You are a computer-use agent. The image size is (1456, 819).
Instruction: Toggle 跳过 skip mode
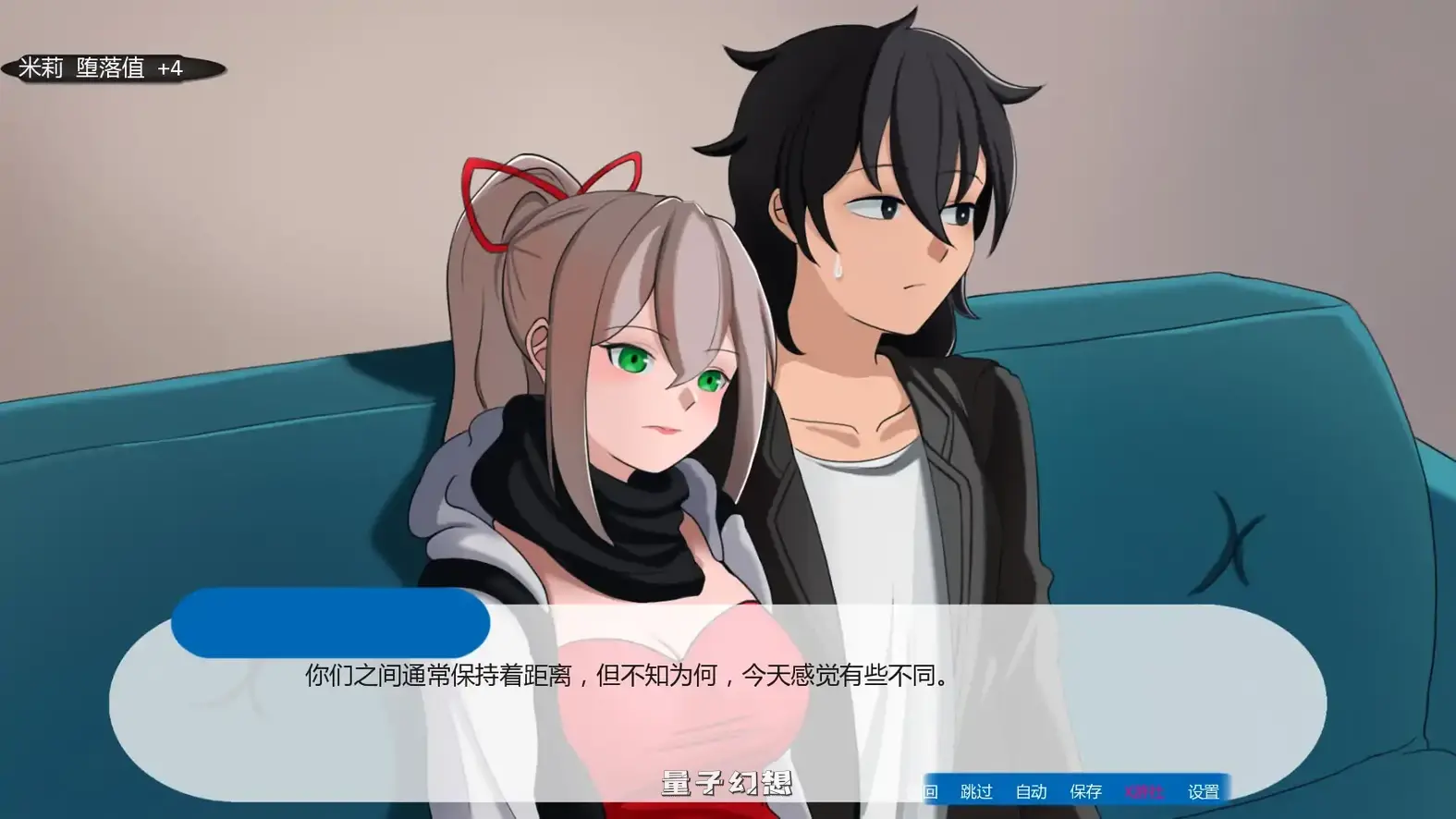click(x=977, y=791)
